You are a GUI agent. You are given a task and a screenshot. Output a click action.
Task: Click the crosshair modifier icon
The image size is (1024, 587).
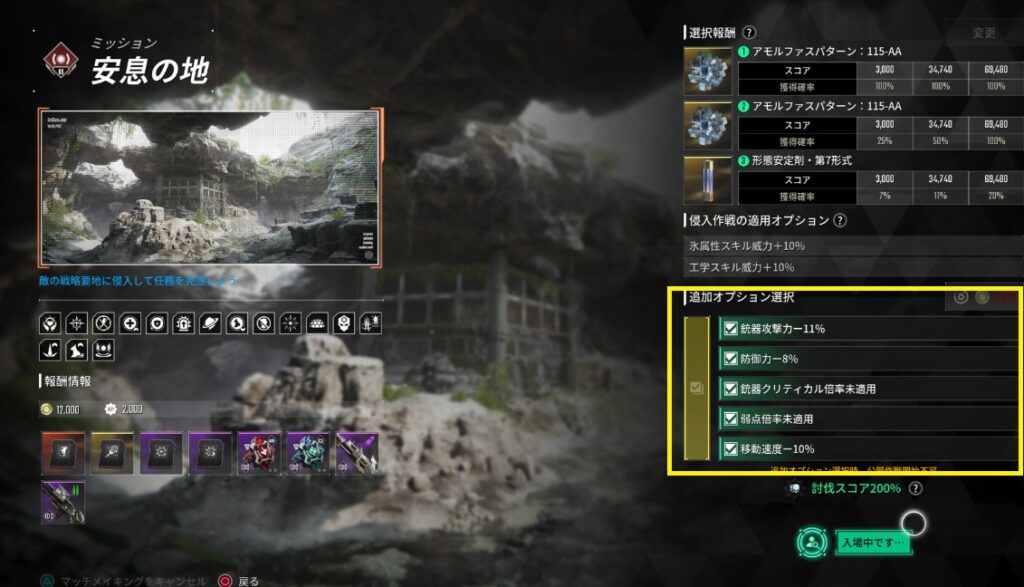77,323
